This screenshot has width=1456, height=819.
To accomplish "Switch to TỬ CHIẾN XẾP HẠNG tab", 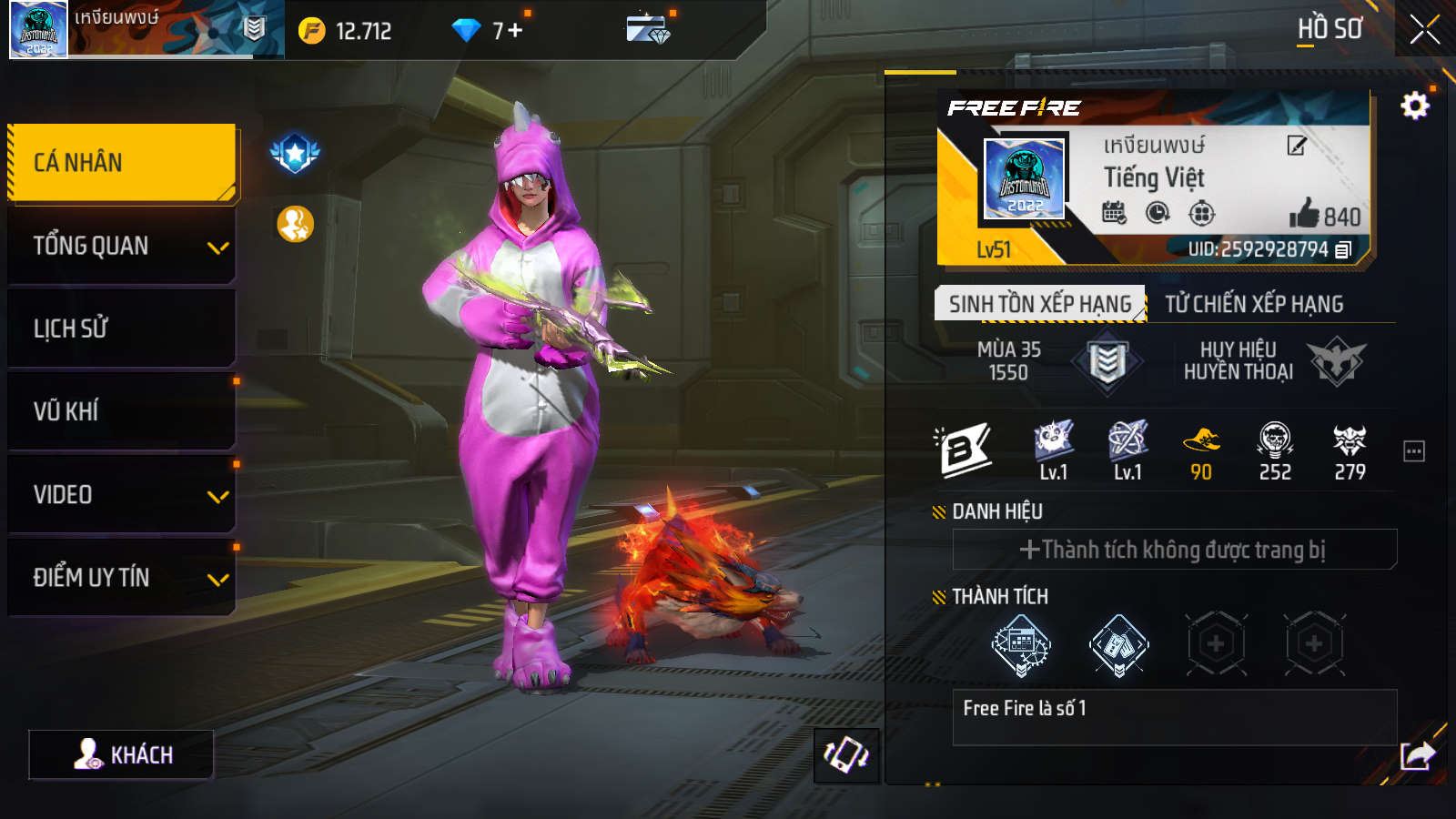I will tap(1254, 304).
